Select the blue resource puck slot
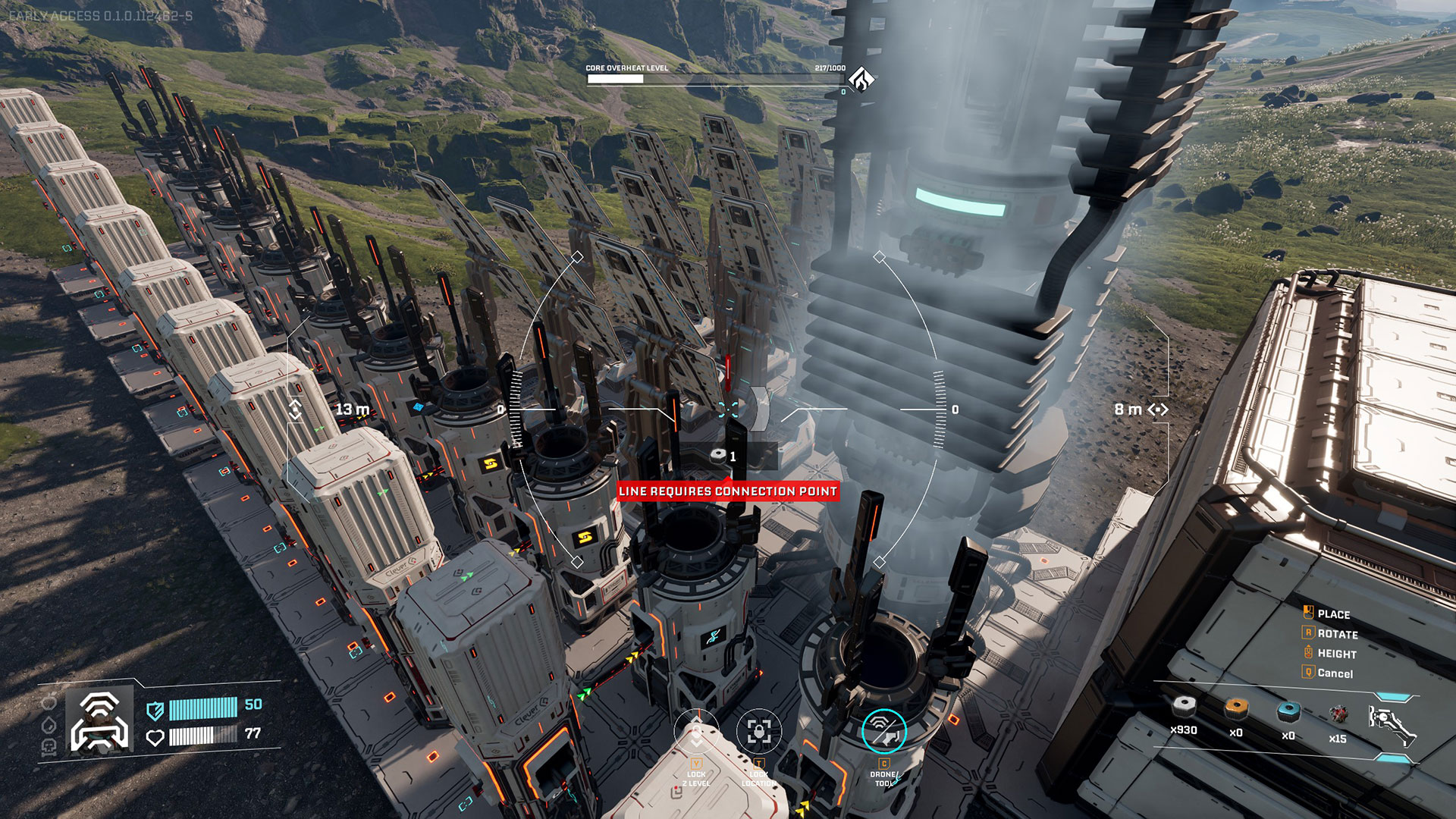Viewport: 1456px width, 819px height. tap(1288, 712)
